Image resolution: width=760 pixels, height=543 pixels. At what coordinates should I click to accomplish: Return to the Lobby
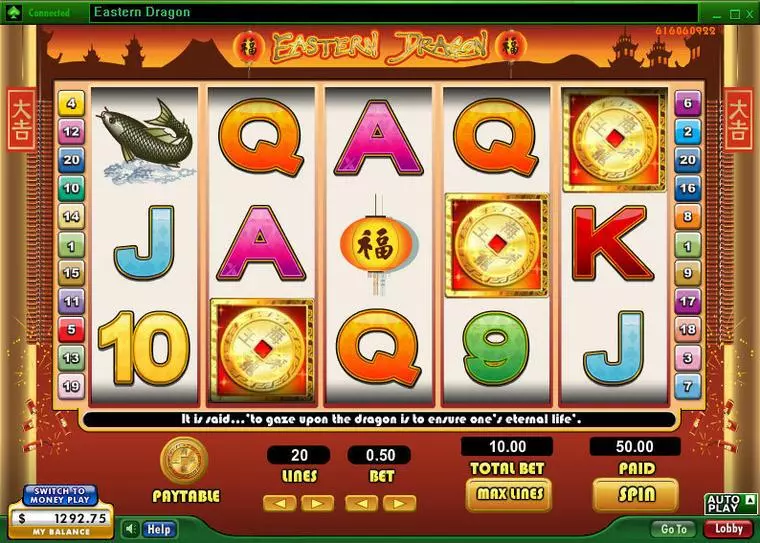point(728,529)
